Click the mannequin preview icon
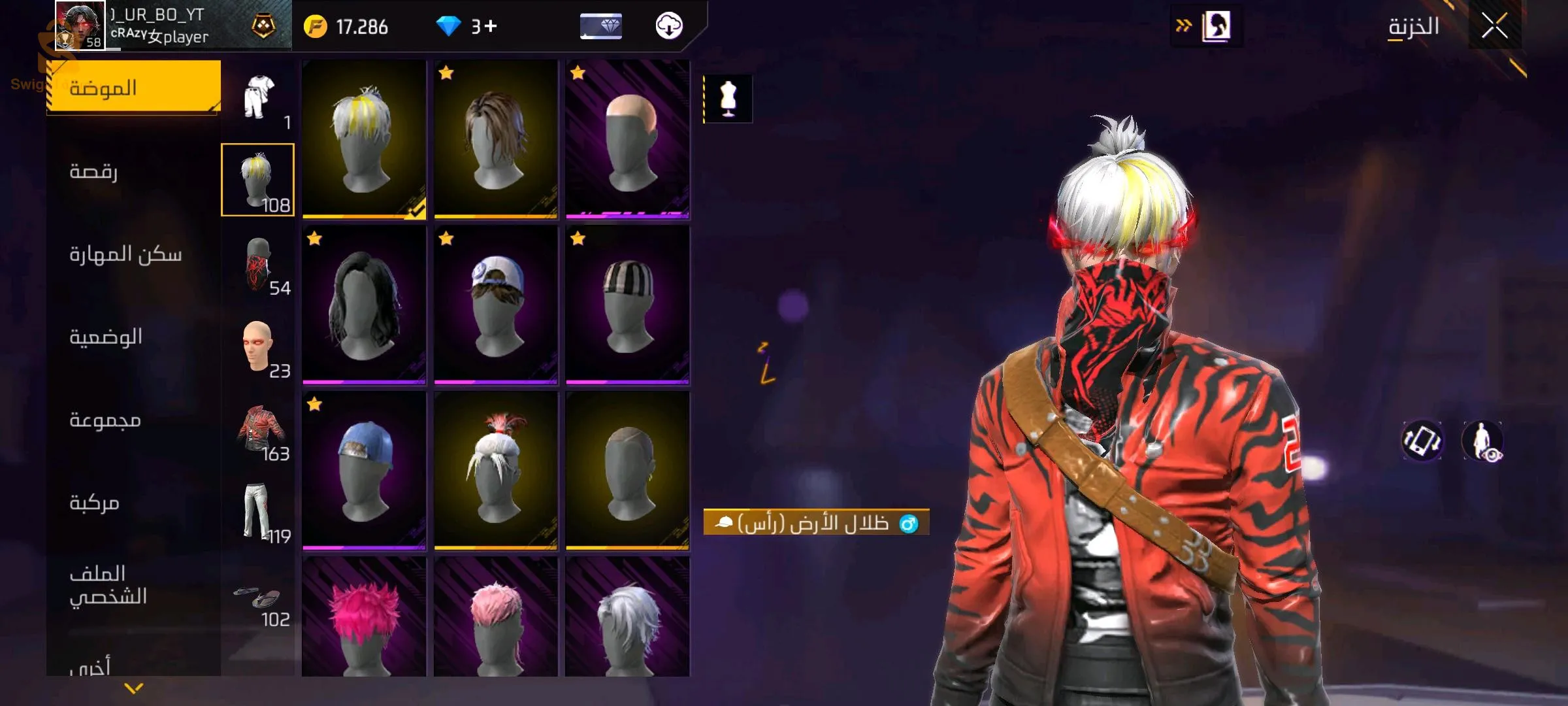Image resolution: width=1568 pixels, height=706 pixels. [728, 99]
